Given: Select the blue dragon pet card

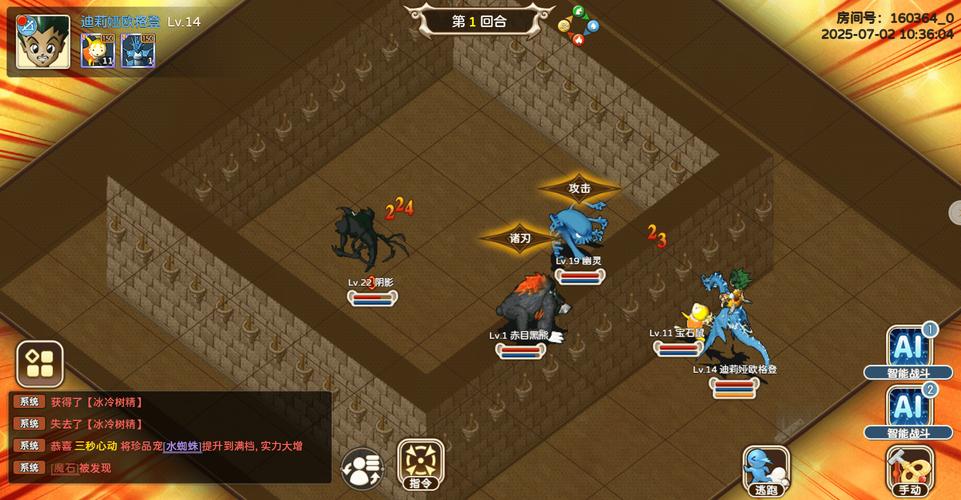Looking at the screenshot, I should tap(138, 50).
